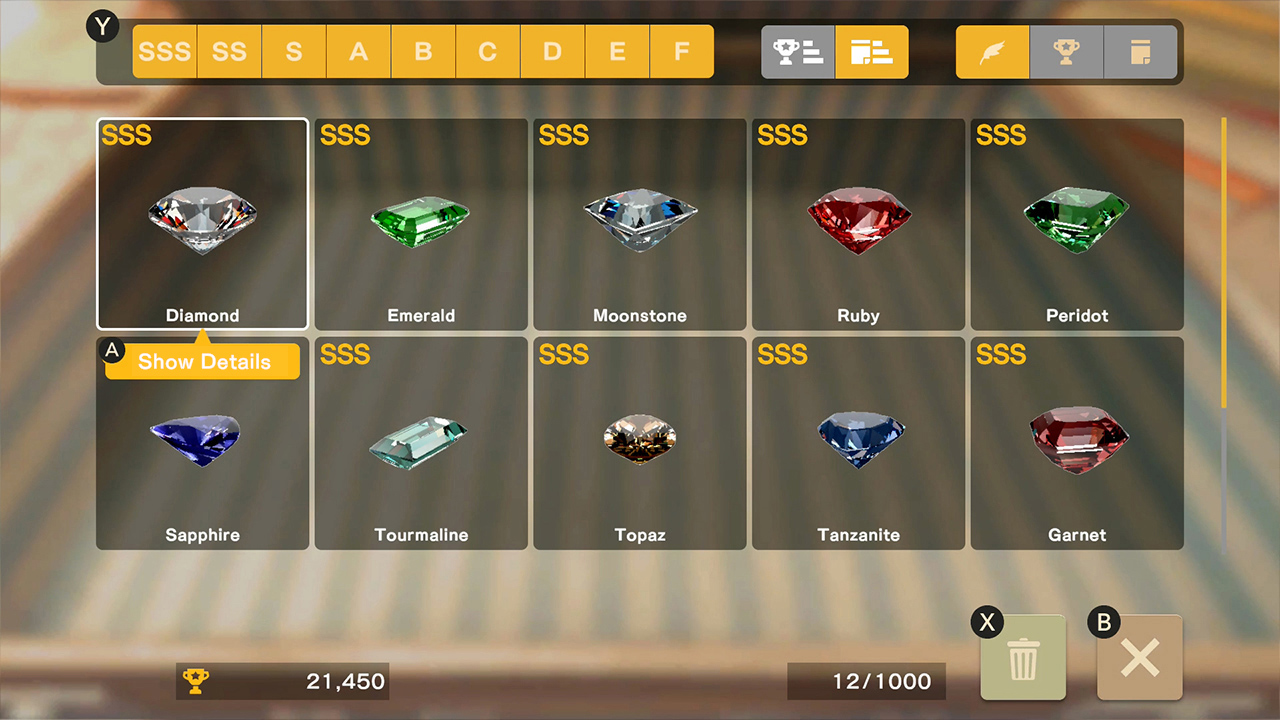This screenshot has height=720, width=1280.
Task: Select the Tanzanite gem thumbnail
Action: (858, 443)
